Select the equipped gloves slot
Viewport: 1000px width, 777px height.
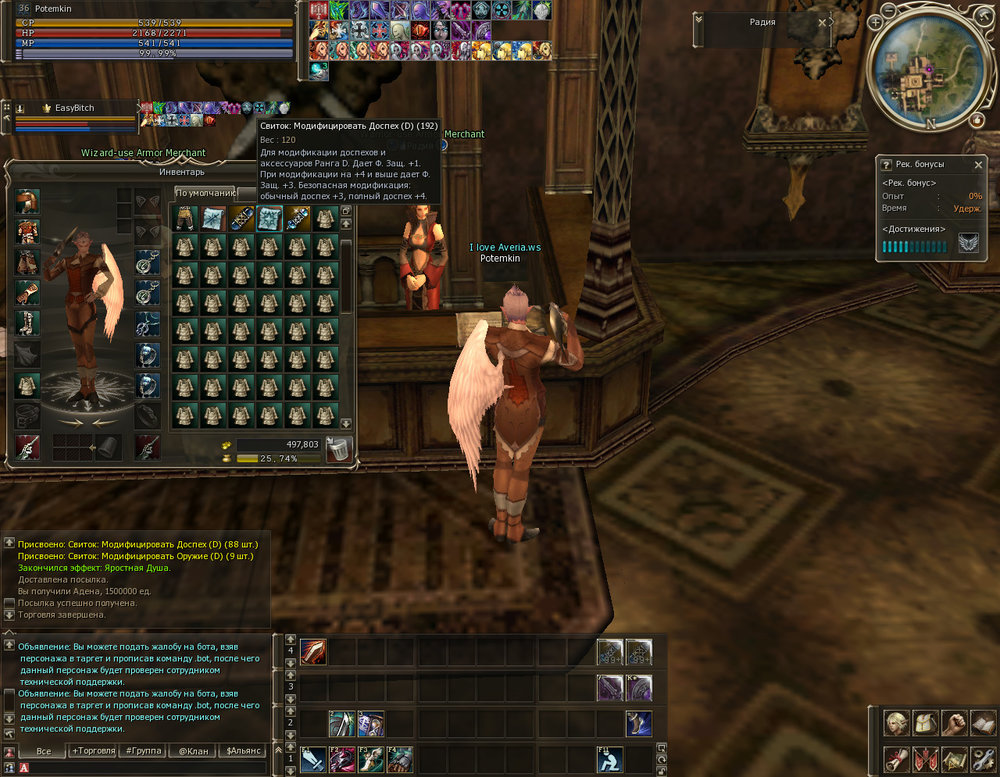coord(28,295)
